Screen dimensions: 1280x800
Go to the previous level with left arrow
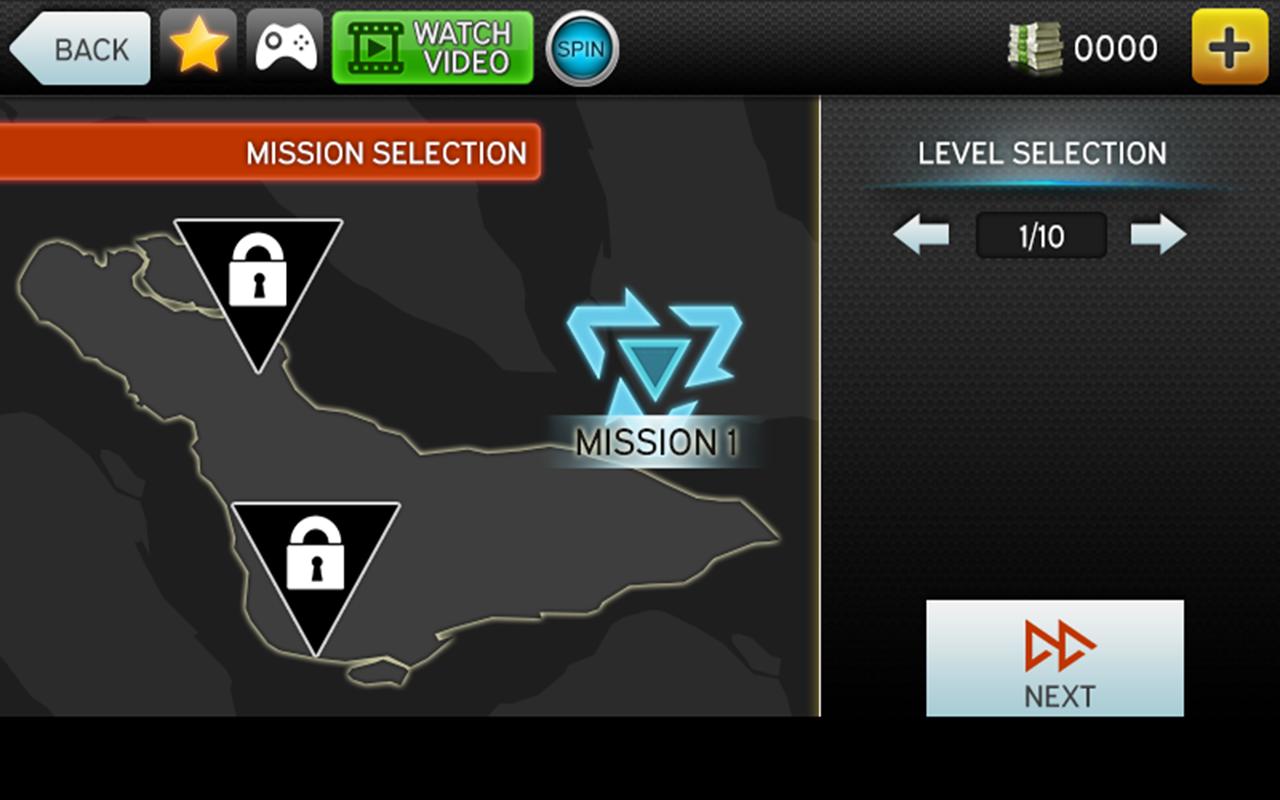(x=921, y=235)
